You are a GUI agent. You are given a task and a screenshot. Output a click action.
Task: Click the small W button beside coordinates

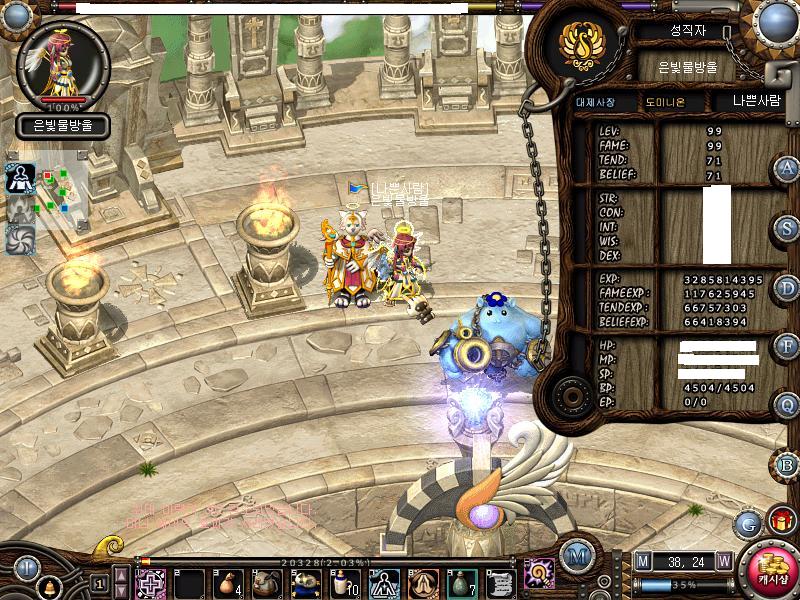pos(724,563)
